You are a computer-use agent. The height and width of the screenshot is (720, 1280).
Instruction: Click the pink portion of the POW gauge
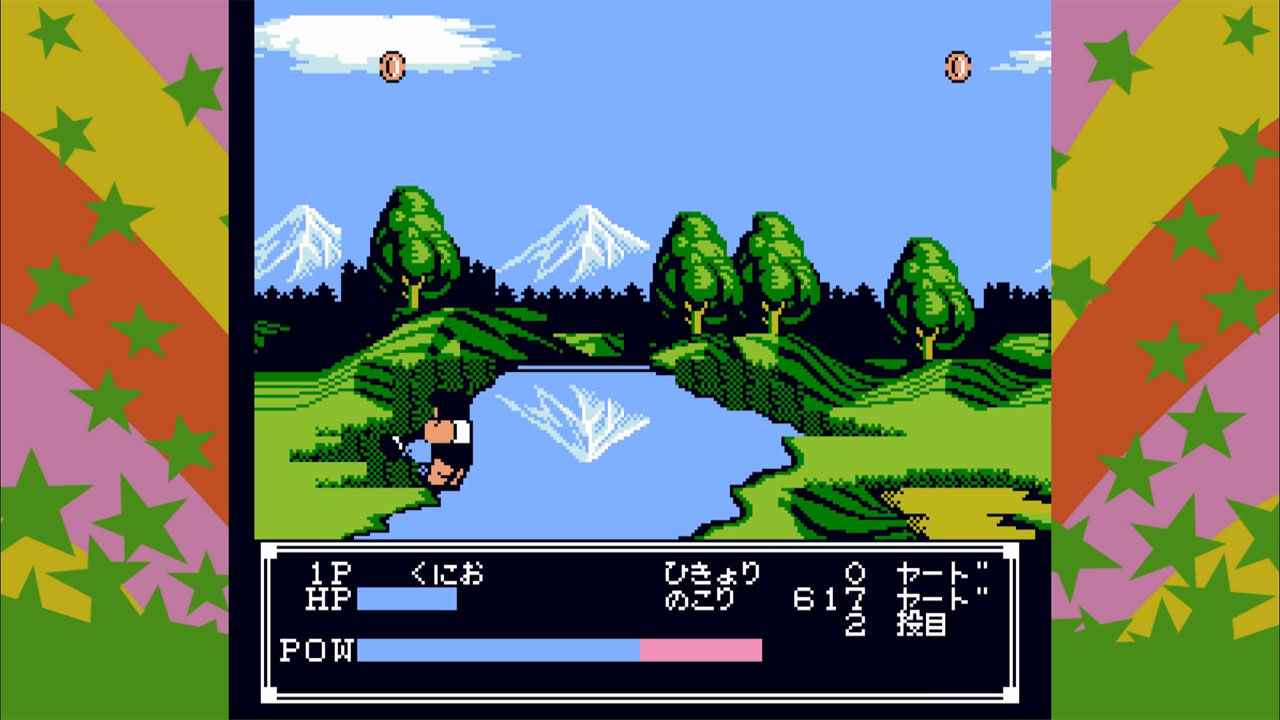[700, 649]
